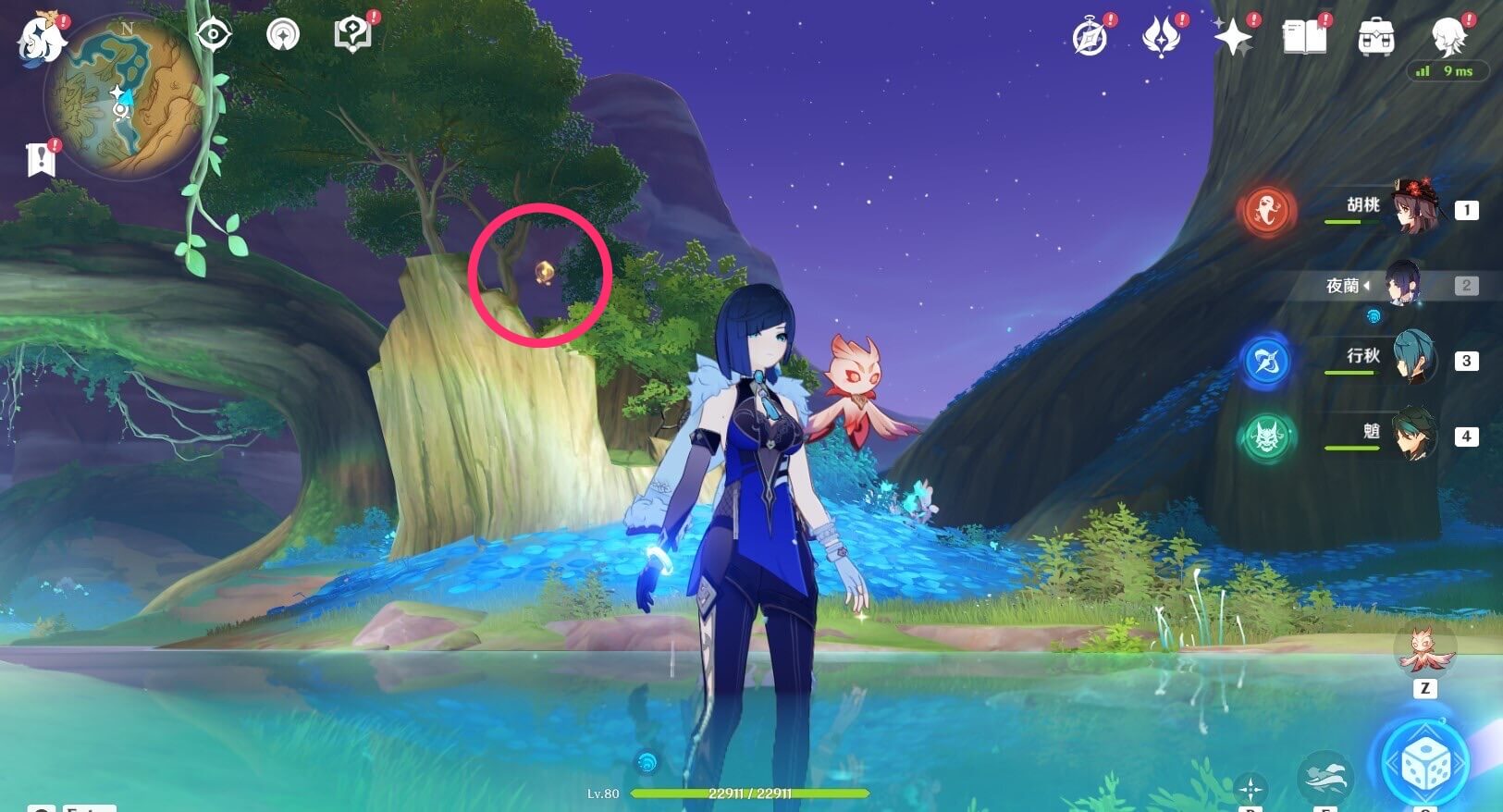Switch to Hu Tao in party slot 1
Screen dimensions: 1503x812
pos(1414,205)
